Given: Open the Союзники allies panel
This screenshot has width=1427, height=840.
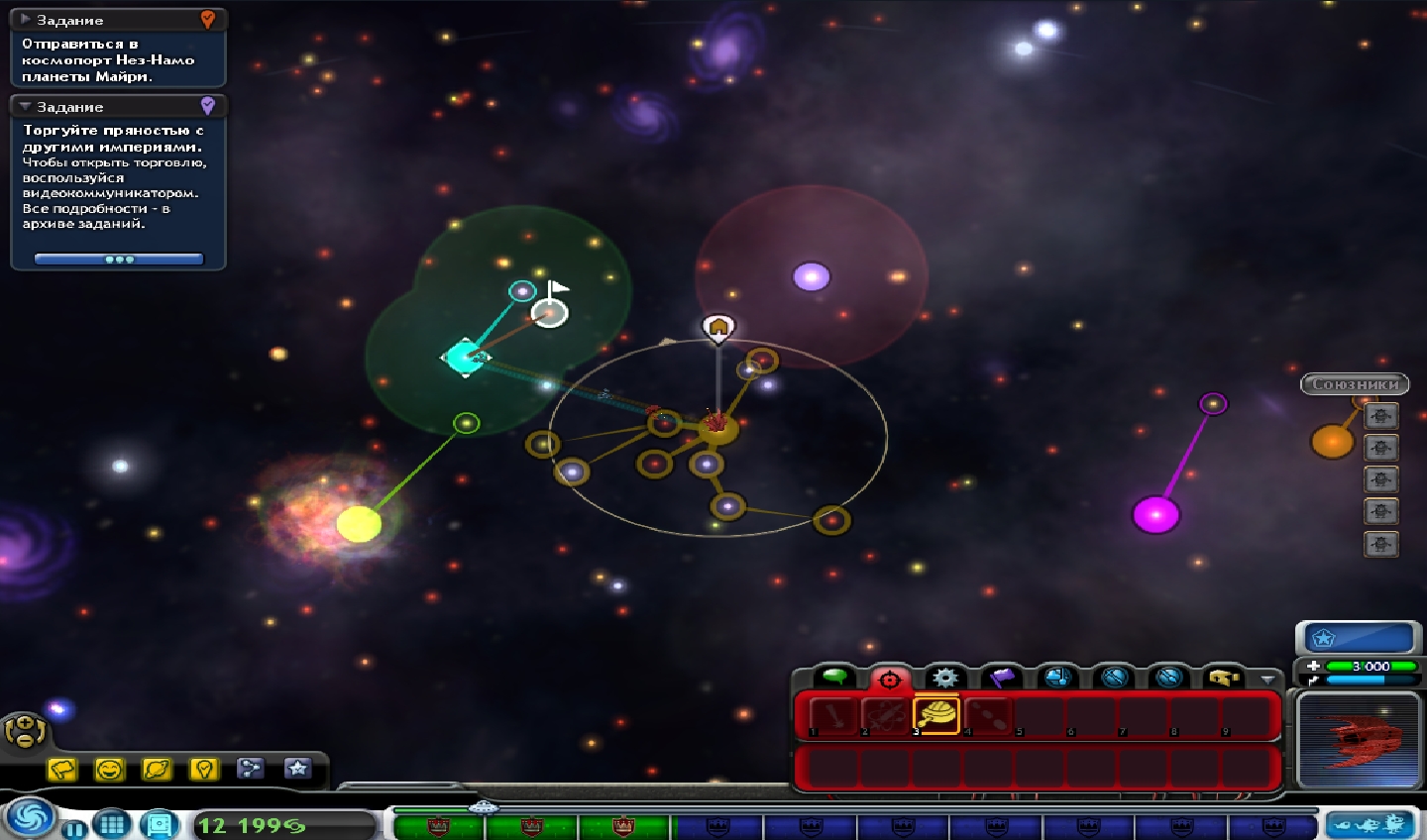Looking at the screenshot, I should (x=1355, y=384).
